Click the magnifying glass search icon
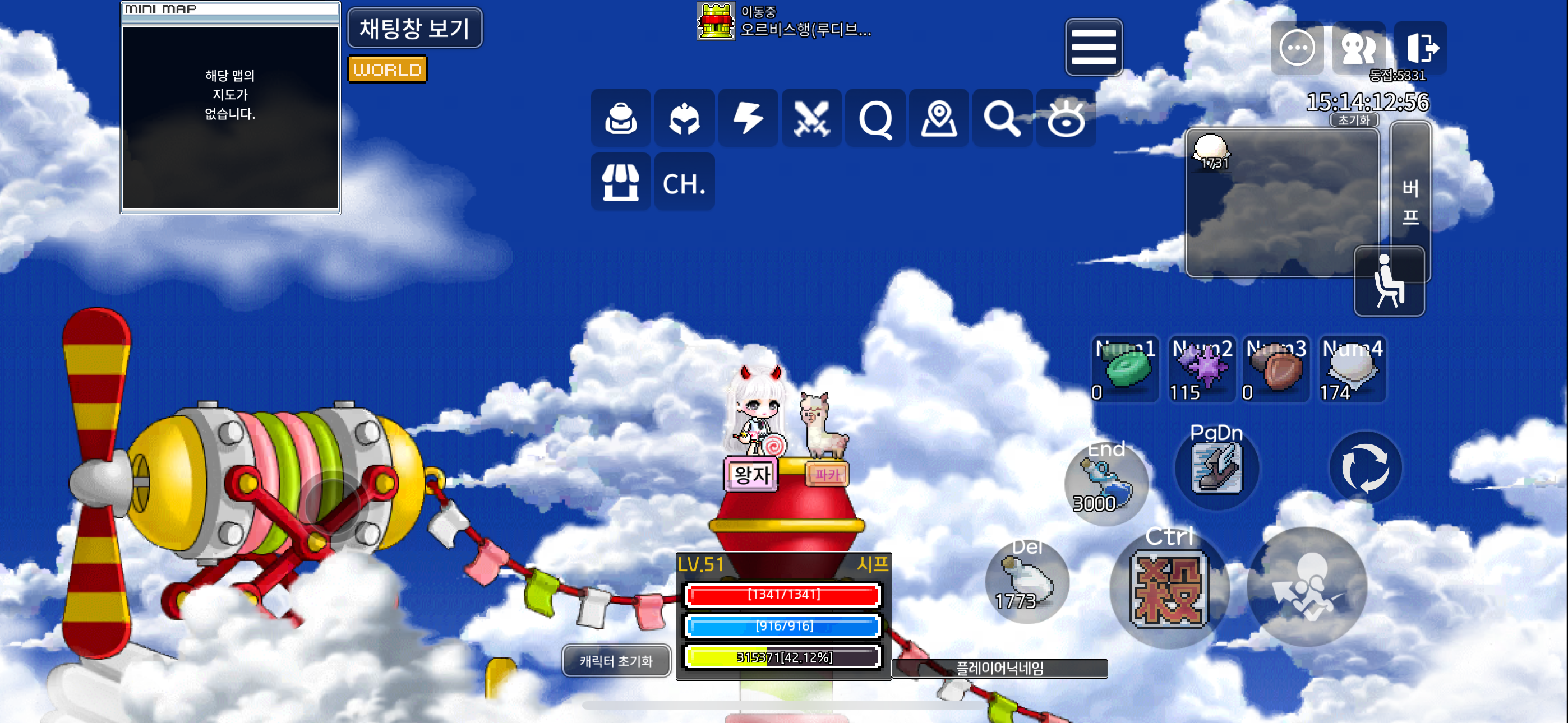This screenshot has height=723, width=1568. click(x=1002, y=118)
